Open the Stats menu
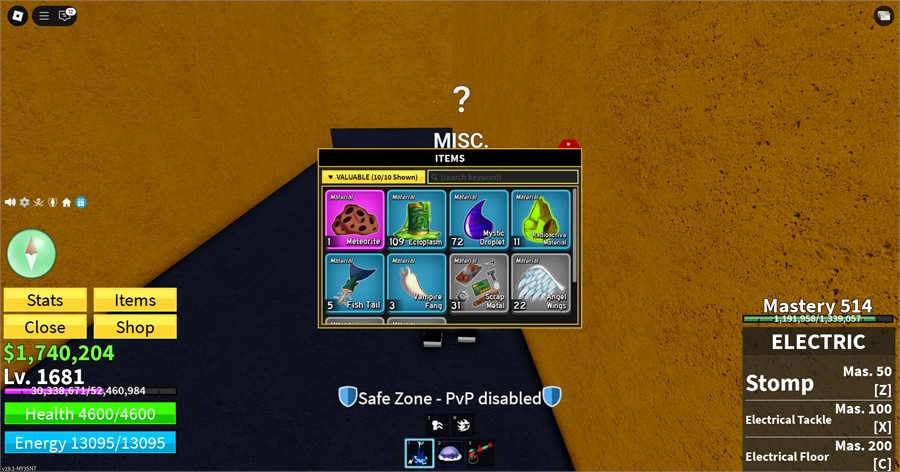The height and width of the screenshot is (472, 900). [x=45, y=300]
